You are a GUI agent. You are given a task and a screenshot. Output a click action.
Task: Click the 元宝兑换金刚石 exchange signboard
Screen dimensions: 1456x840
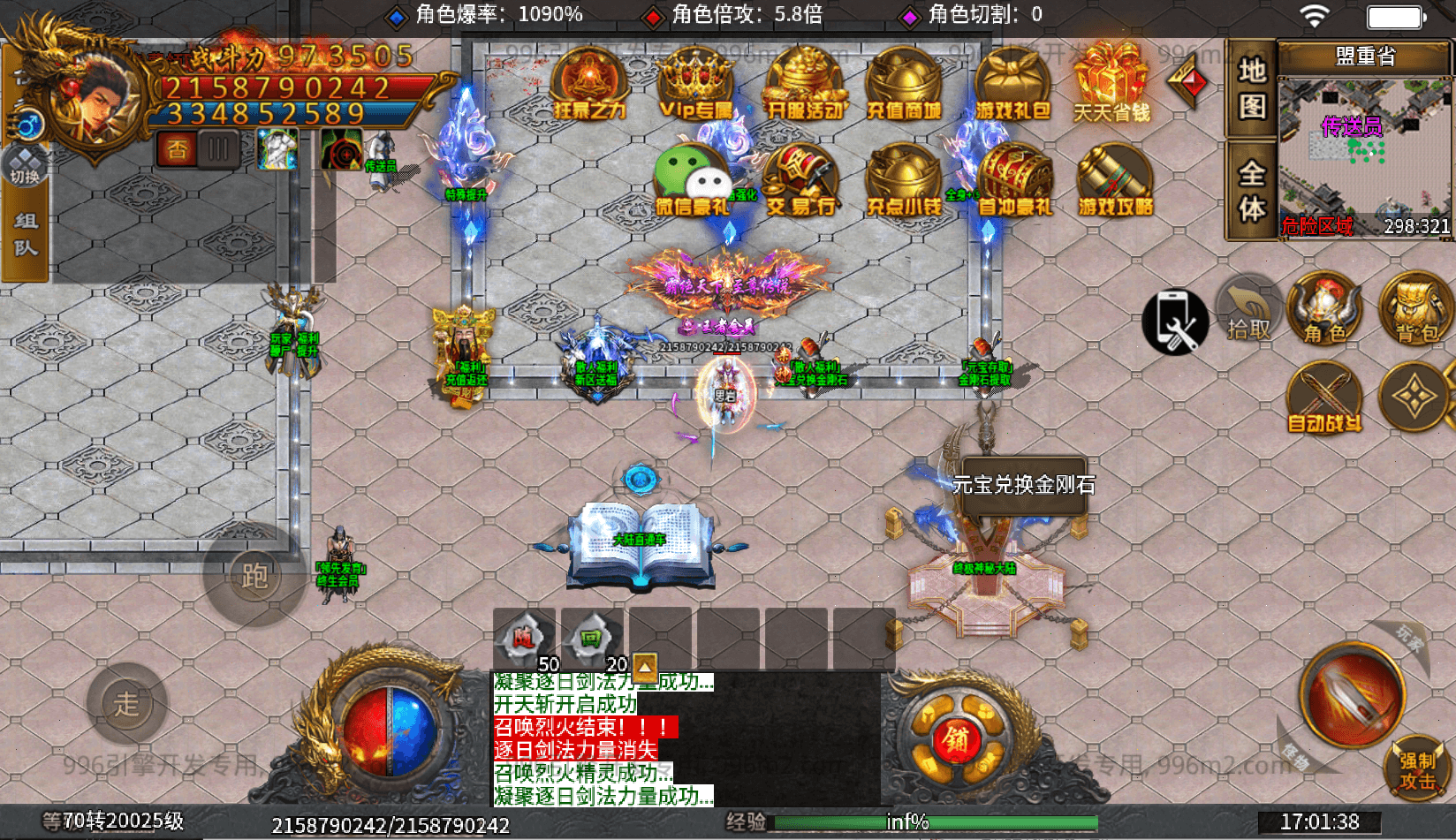[x=1022, y=484]
